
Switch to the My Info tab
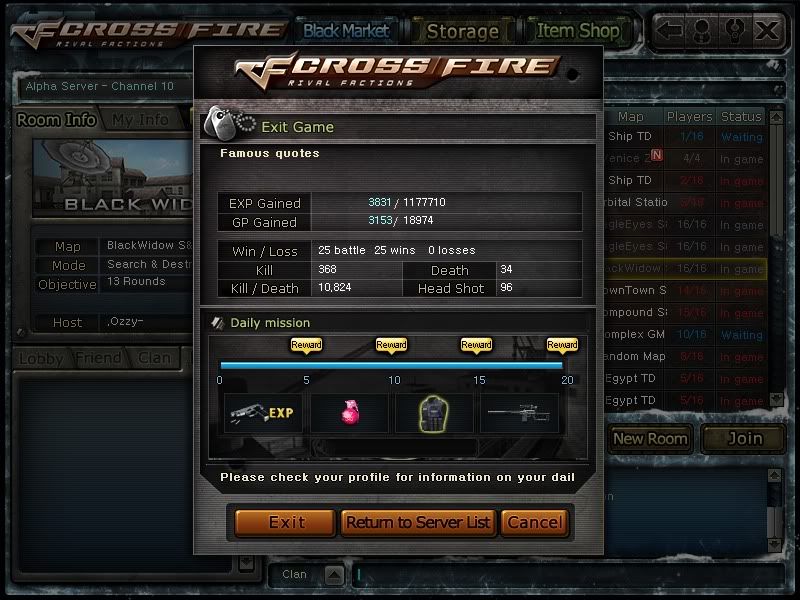pyautogui.click(x=140, y=120)
